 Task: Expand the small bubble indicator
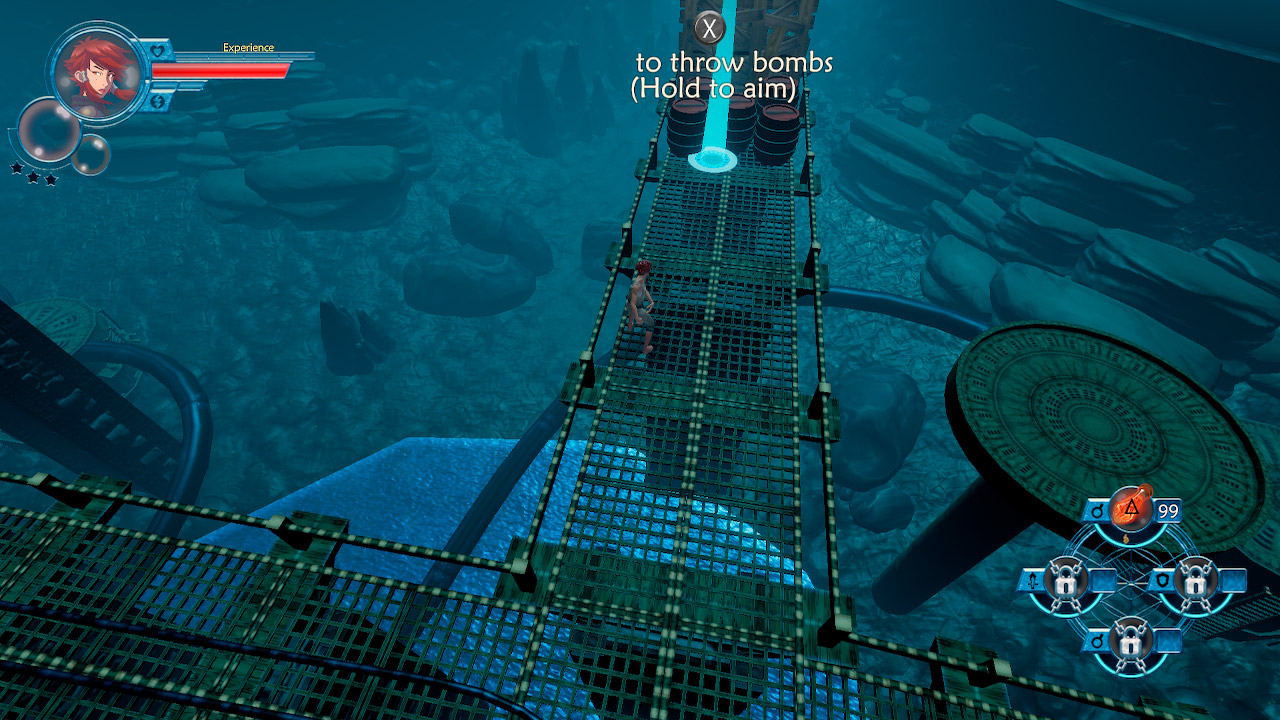90,154
